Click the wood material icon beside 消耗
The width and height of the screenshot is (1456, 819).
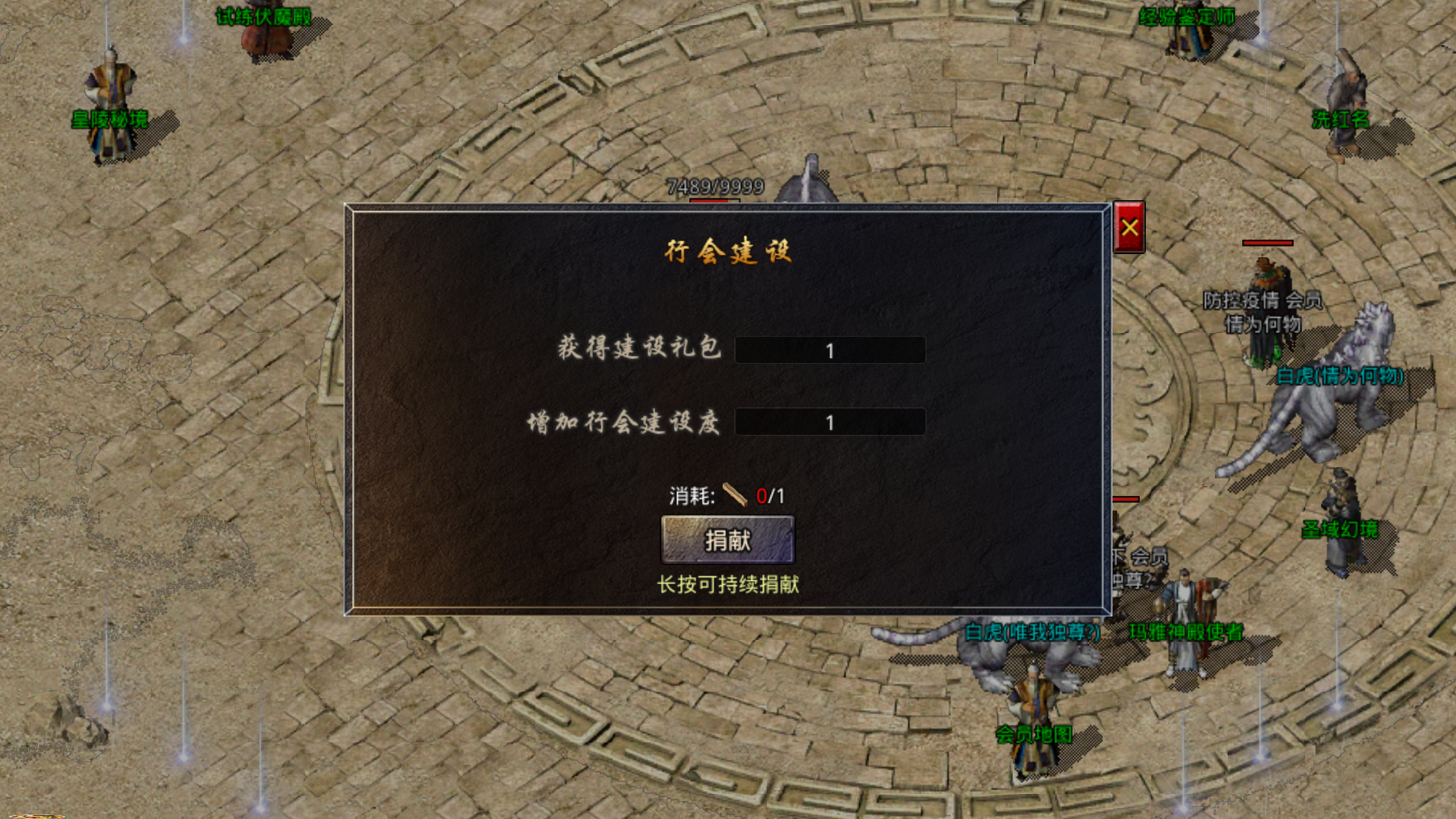tap(736, 496)
